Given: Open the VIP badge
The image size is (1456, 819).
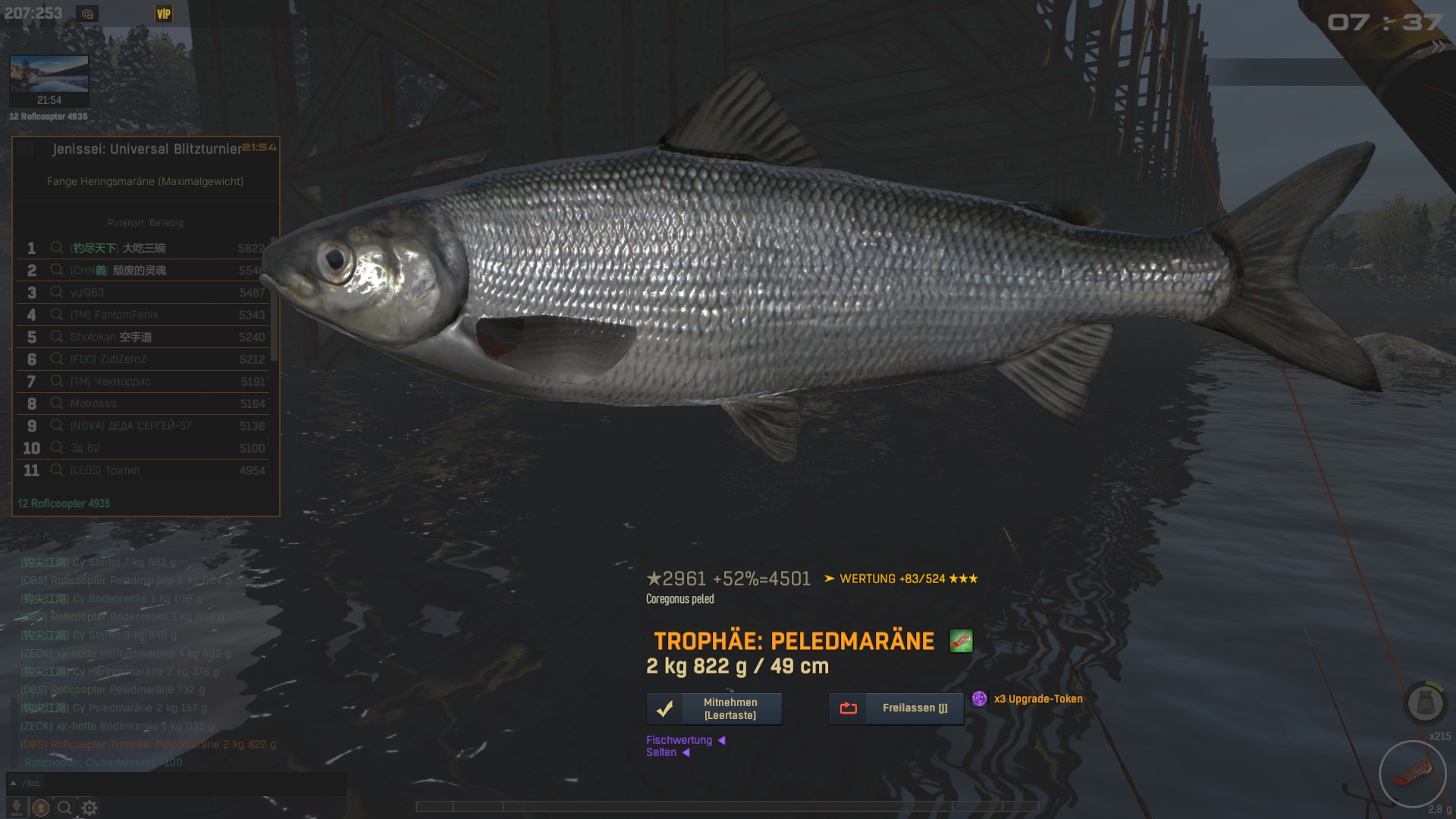Looking at the screenshot, I should [164, 14].
